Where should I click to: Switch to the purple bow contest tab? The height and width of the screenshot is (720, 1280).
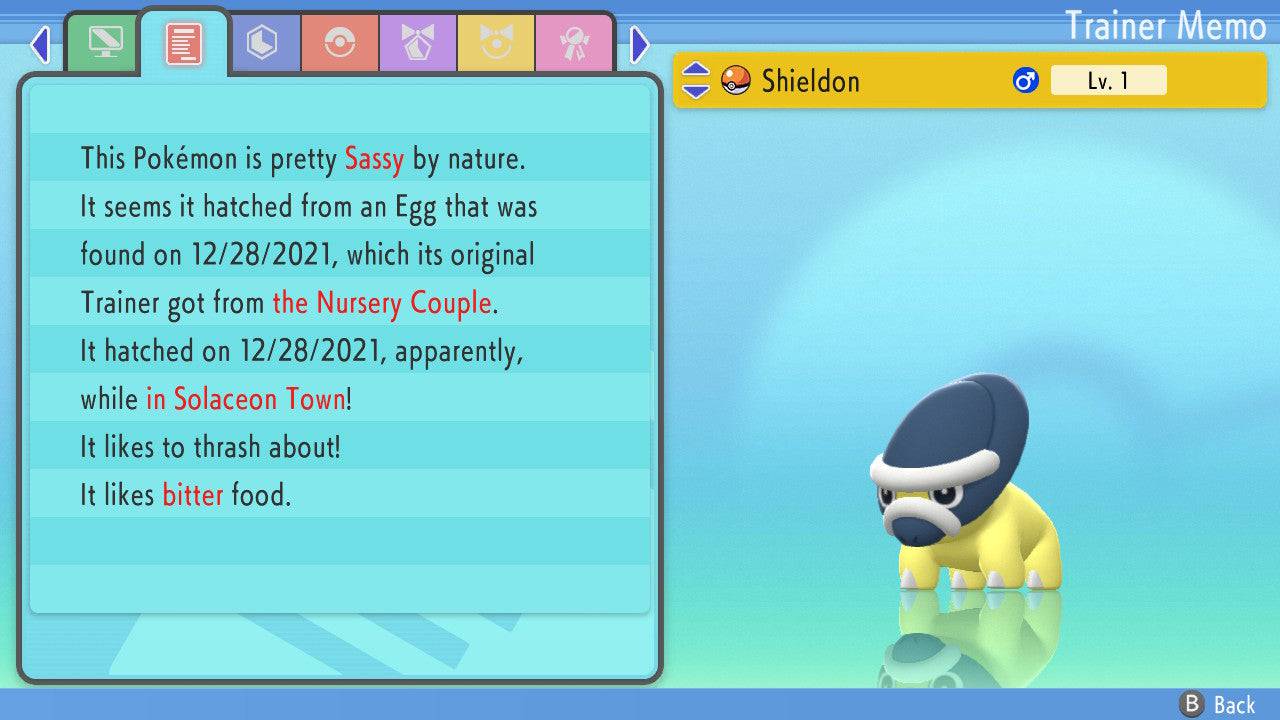[418, 44]
